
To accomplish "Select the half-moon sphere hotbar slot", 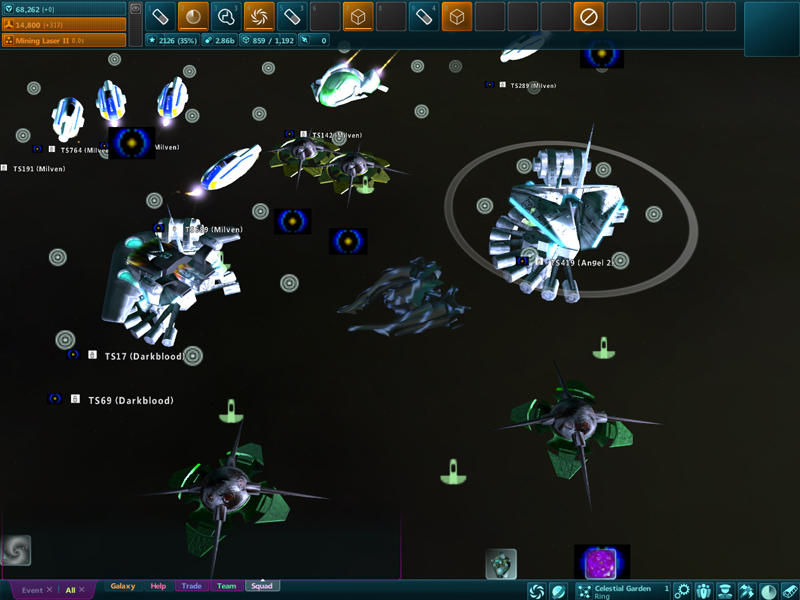I will [193, 16].
